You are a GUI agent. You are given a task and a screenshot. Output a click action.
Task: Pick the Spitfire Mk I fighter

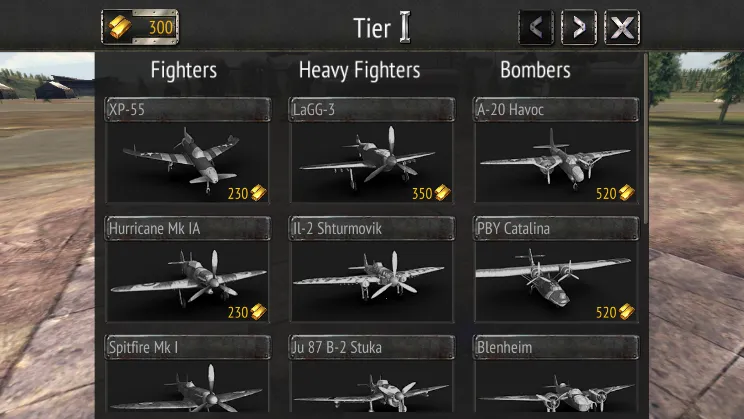[x=188, y=378]
